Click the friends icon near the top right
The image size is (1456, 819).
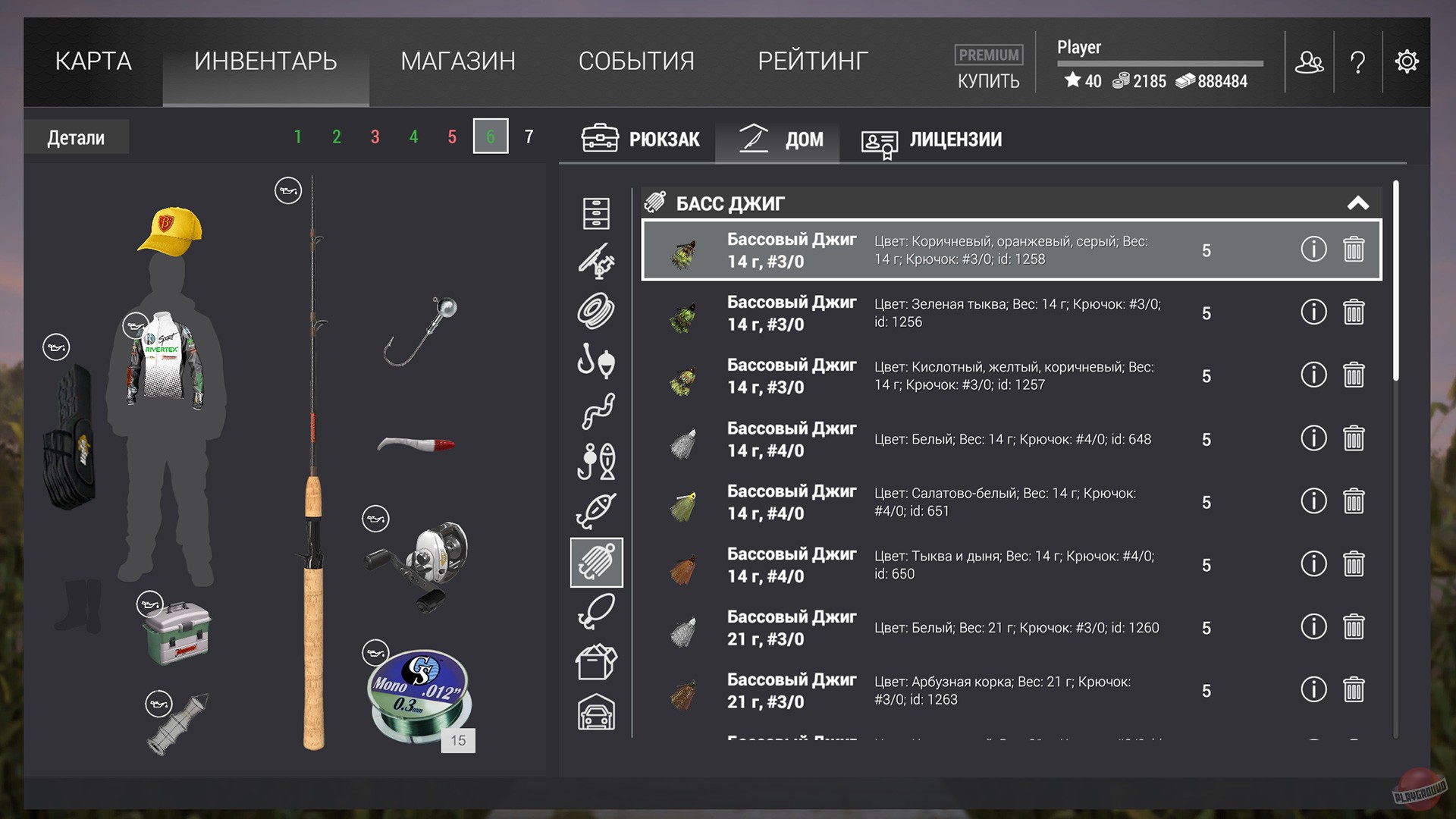[1310, 61]
